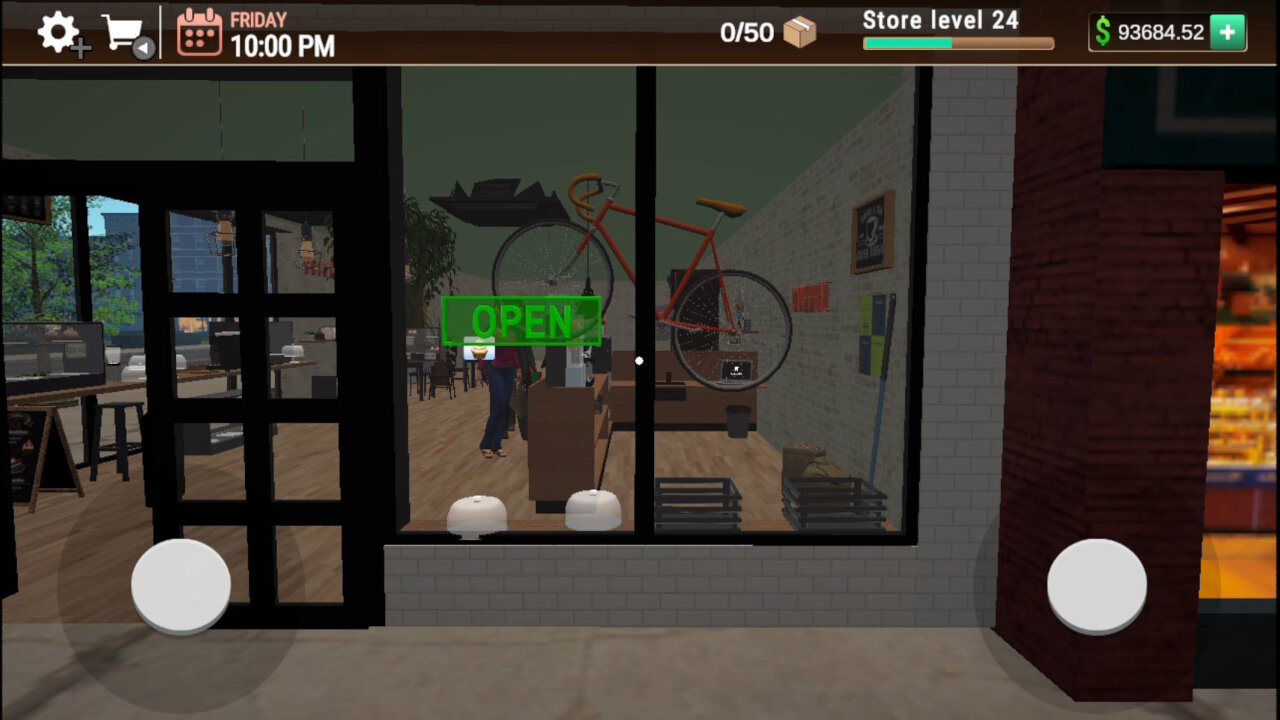Tap the left movement joystick
1280x720 pixels.
coord(180,585)
